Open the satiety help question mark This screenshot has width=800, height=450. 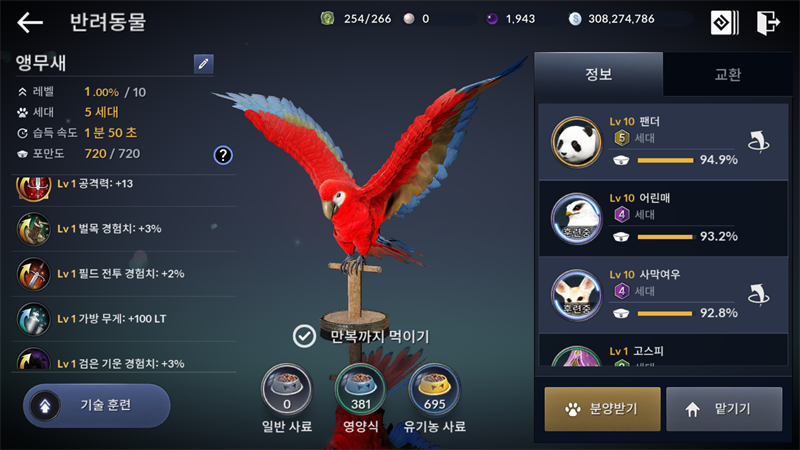tap(223, 154)
